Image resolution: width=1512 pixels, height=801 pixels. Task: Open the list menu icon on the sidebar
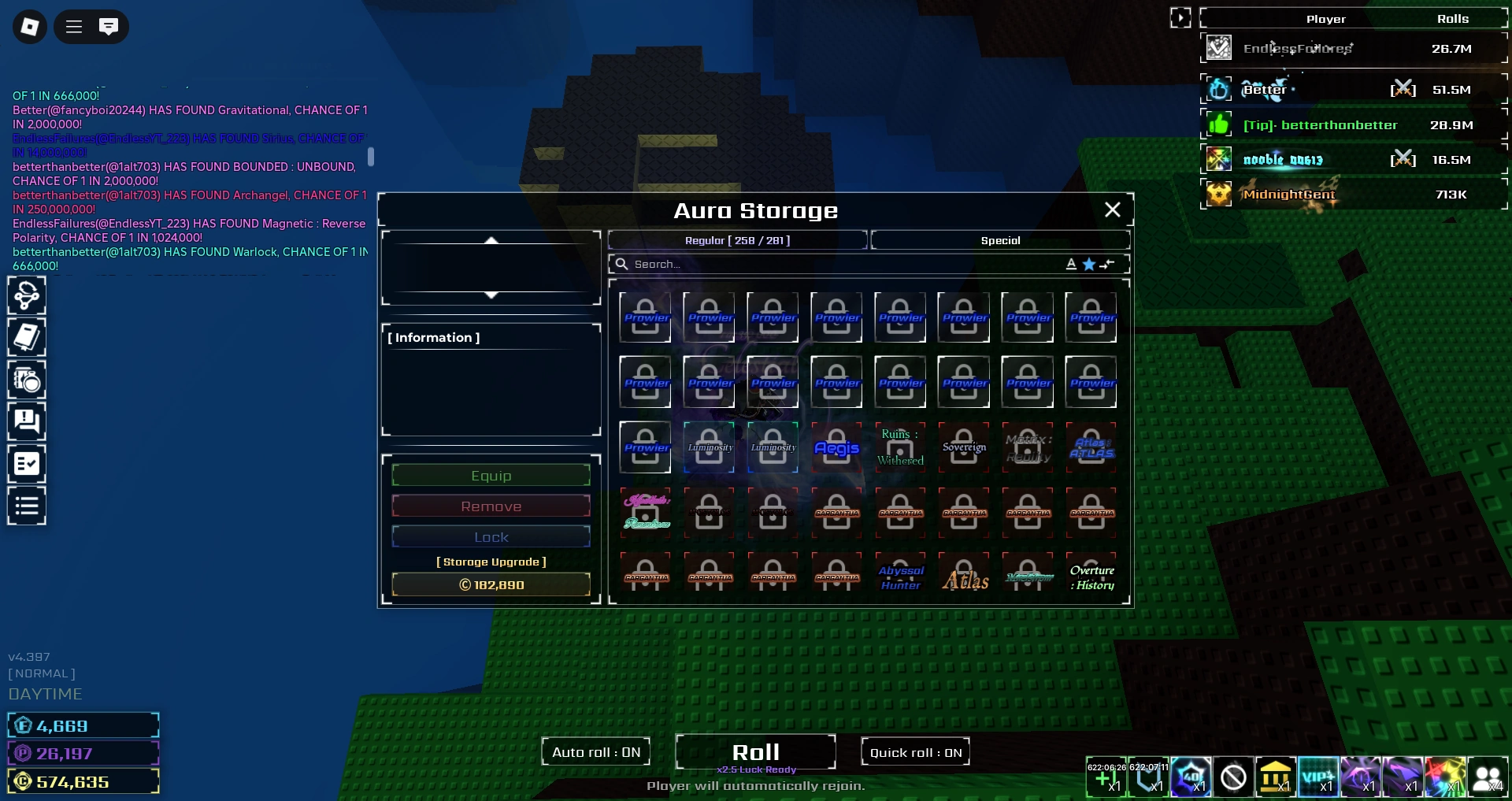[x=27, y=505]
